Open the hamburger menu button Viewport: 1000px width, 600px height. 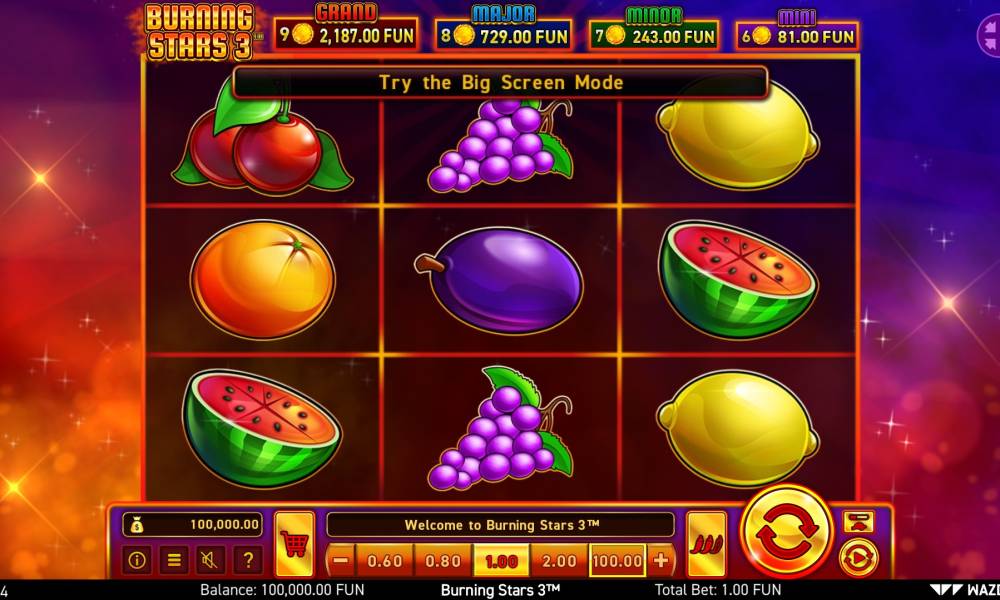click(174, 560)
